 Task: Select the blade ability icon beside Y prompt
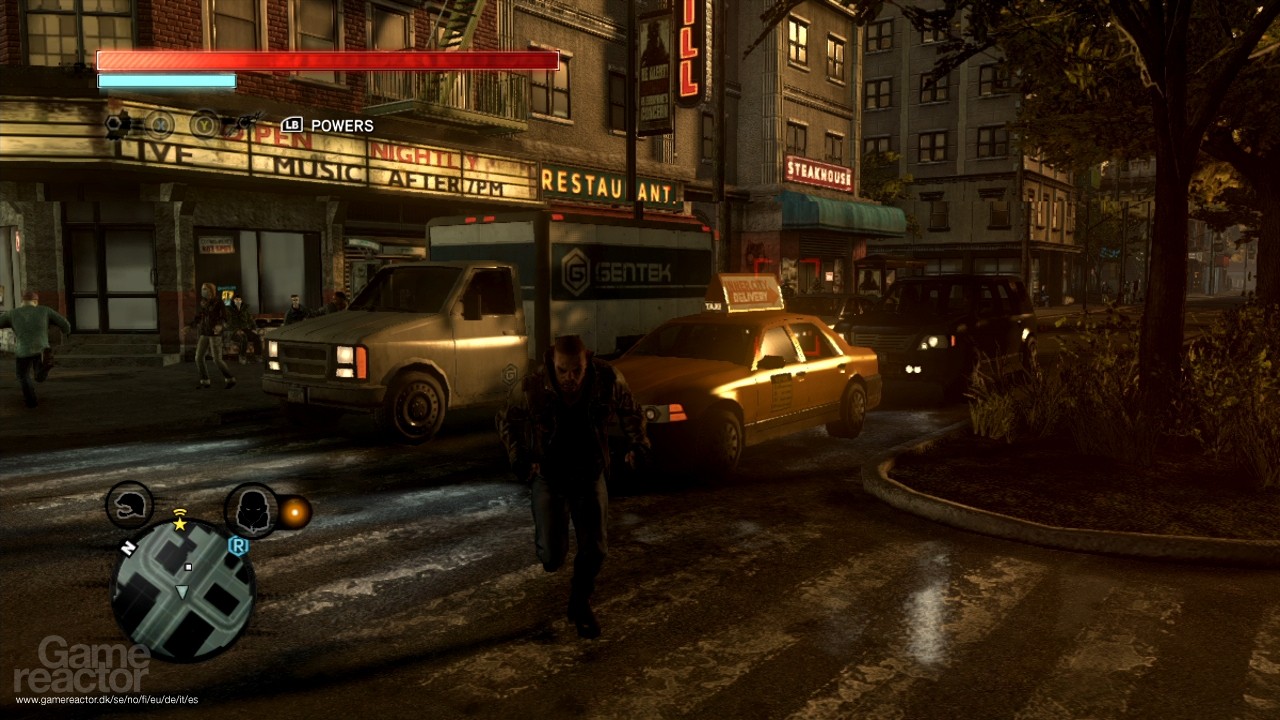tap(246, 121)
